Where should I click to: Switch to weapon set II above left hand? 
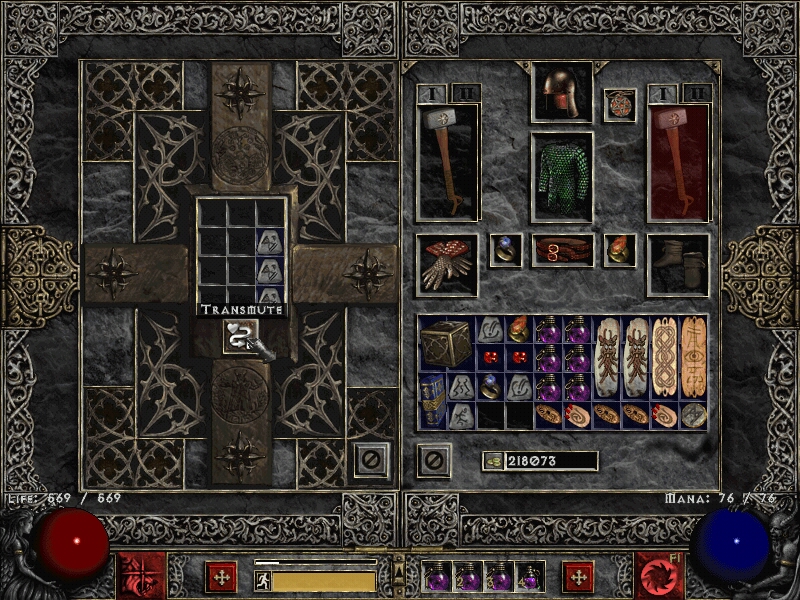tap(466, 93)
